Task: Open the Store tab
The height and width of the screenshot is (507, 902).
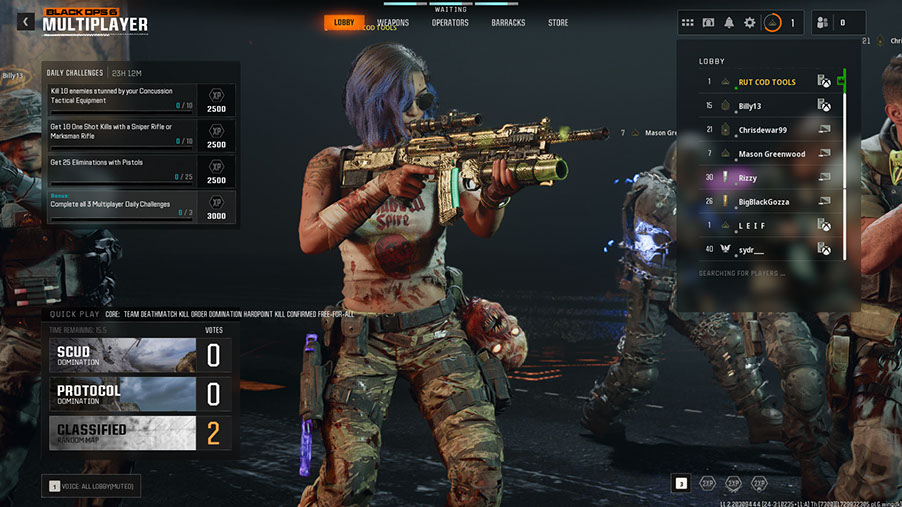Action: [558, 23]
